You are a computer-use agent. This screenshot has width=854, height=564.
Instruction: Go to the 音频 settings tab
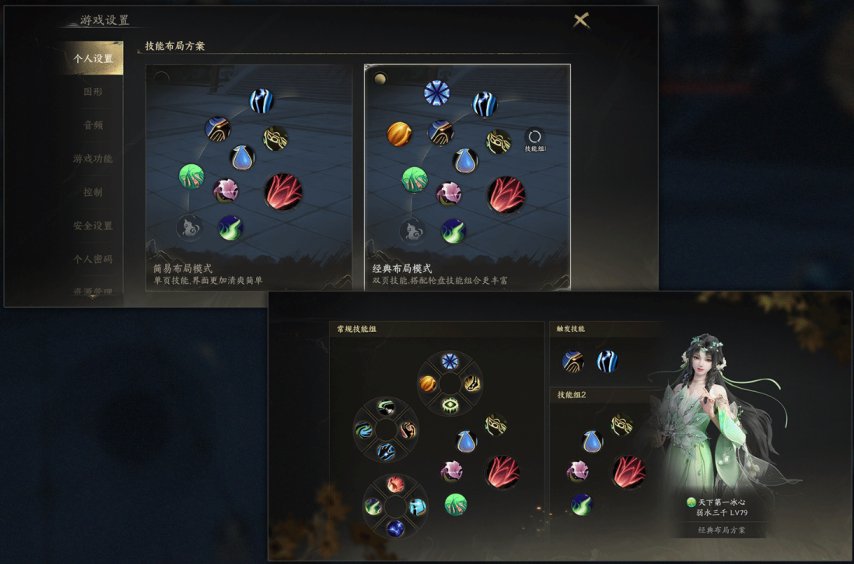(93, 126)
